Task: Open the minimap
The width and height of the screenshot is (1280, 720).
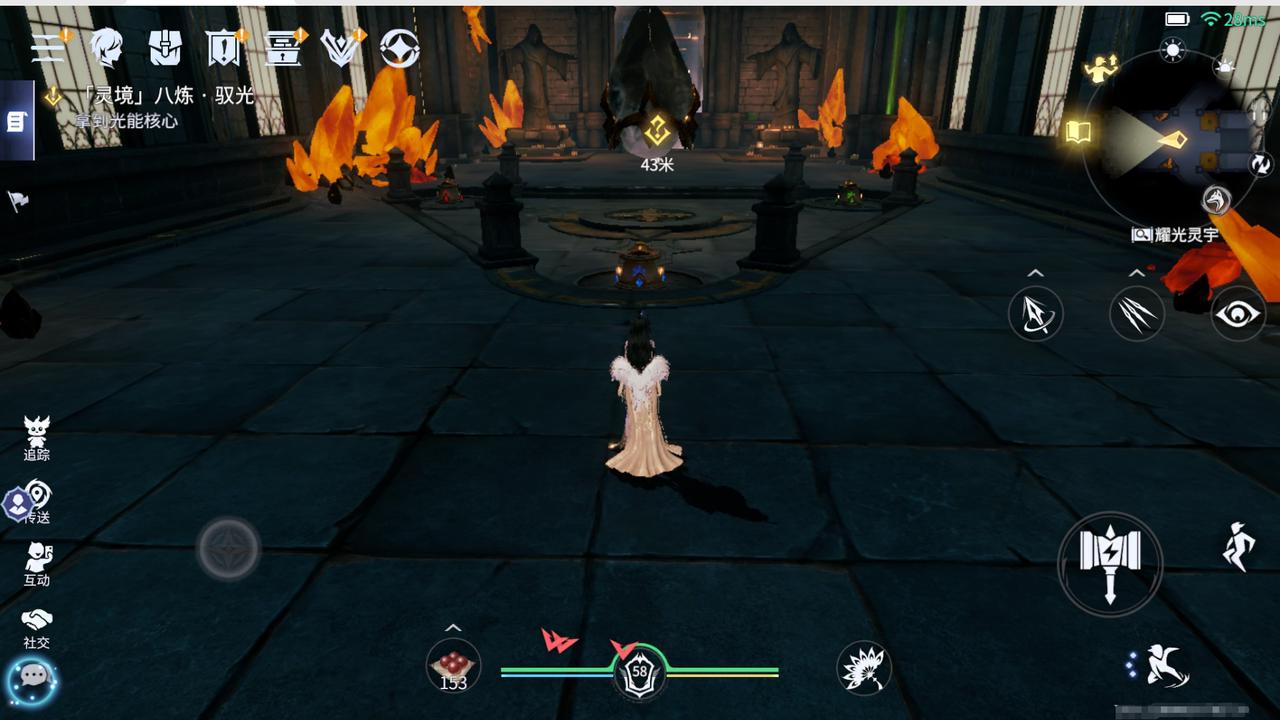Action: tap(1172, 140)
